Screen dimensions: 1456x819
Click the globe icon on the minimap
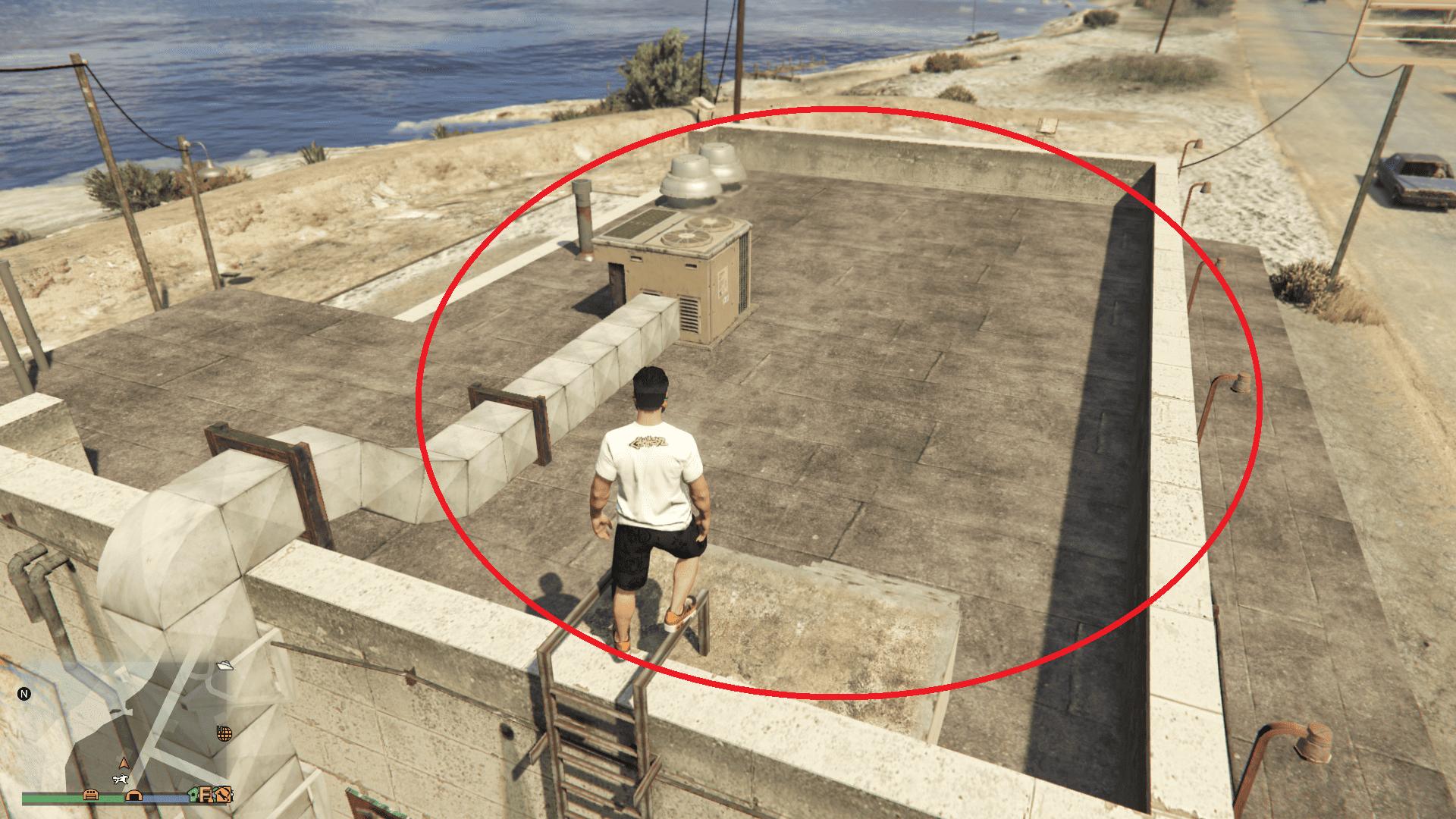coord(224,733)
